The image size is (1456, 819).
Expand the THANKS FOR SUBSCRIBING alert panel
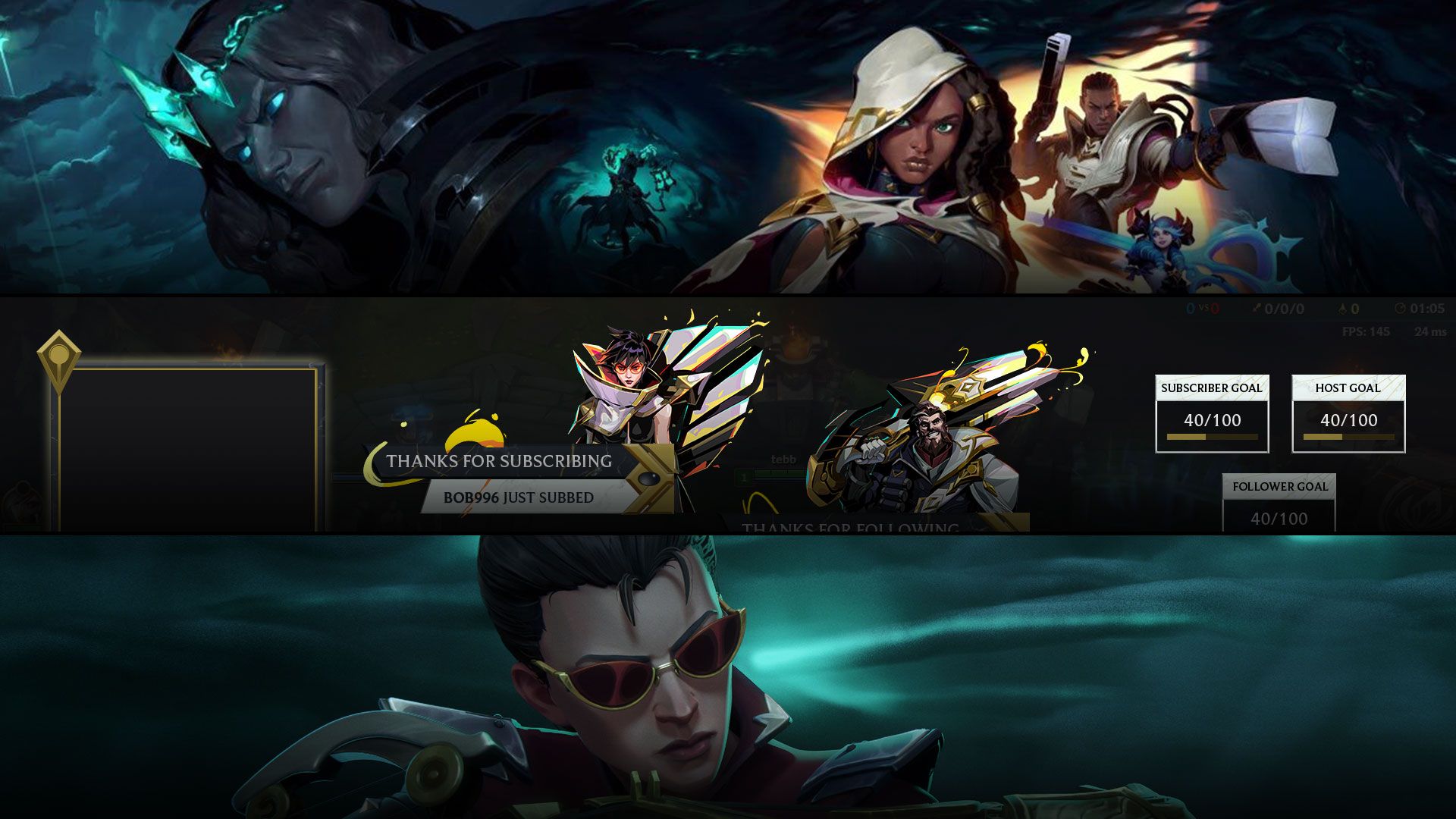pyautogui.click(x=497, y=461)
